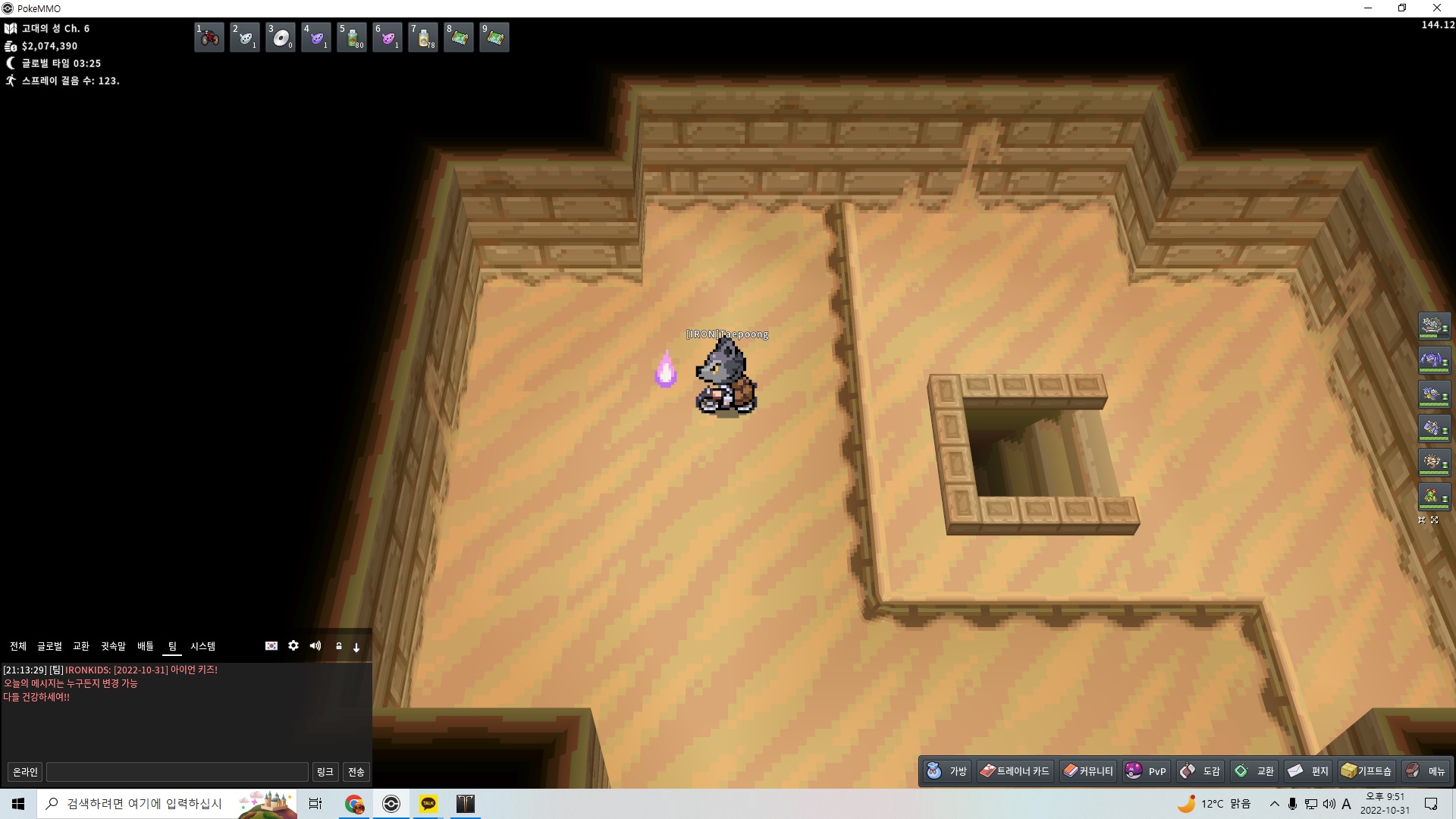
Task: Open the 트레이너 카드 trainer card
Action: 1015,771
